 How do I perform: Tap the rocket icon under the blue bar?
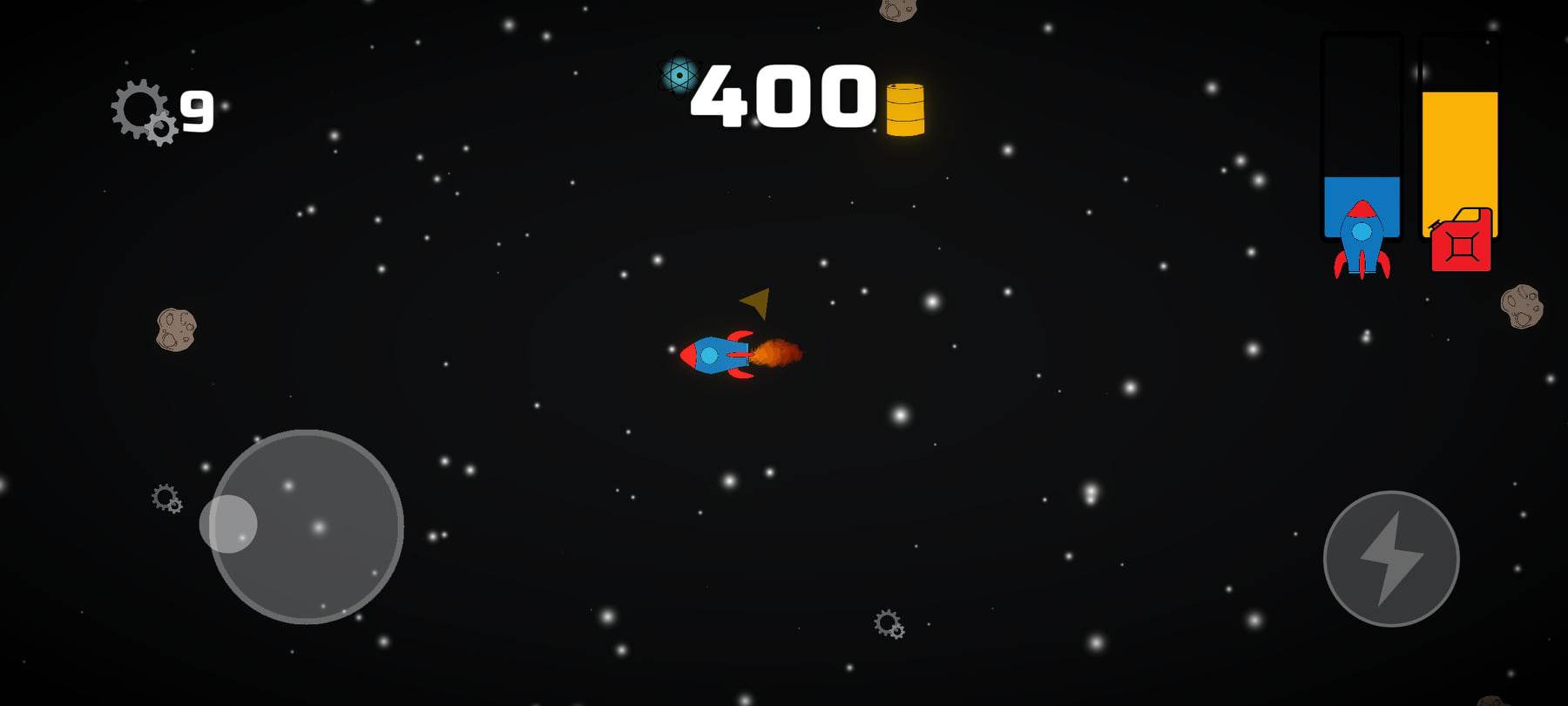pyautogui.click(x=1361, y=240)
